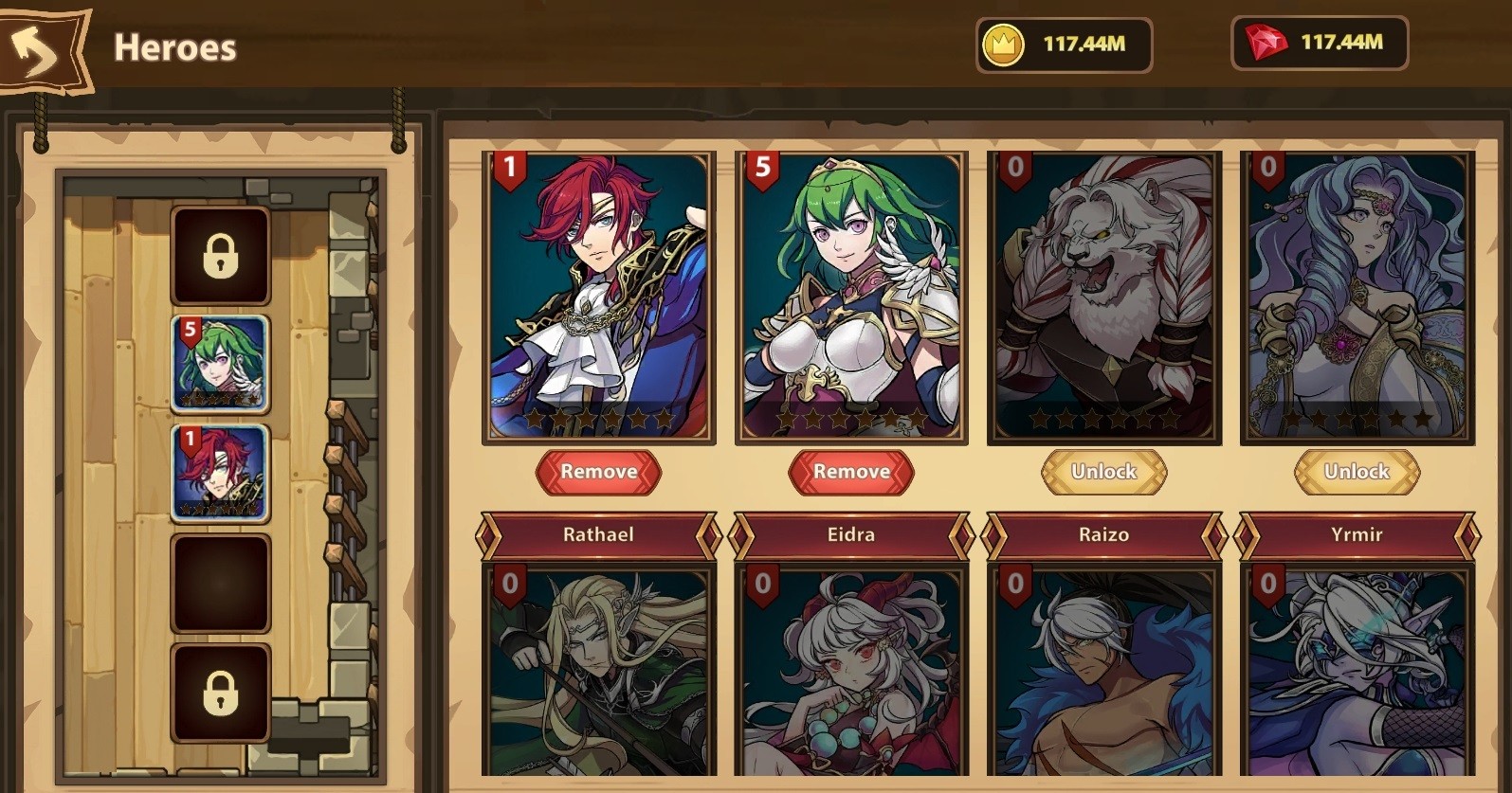Screen dimensions: 1512x793
Task: Choose the white-haired horned girl card
Action: pos(851,671)
